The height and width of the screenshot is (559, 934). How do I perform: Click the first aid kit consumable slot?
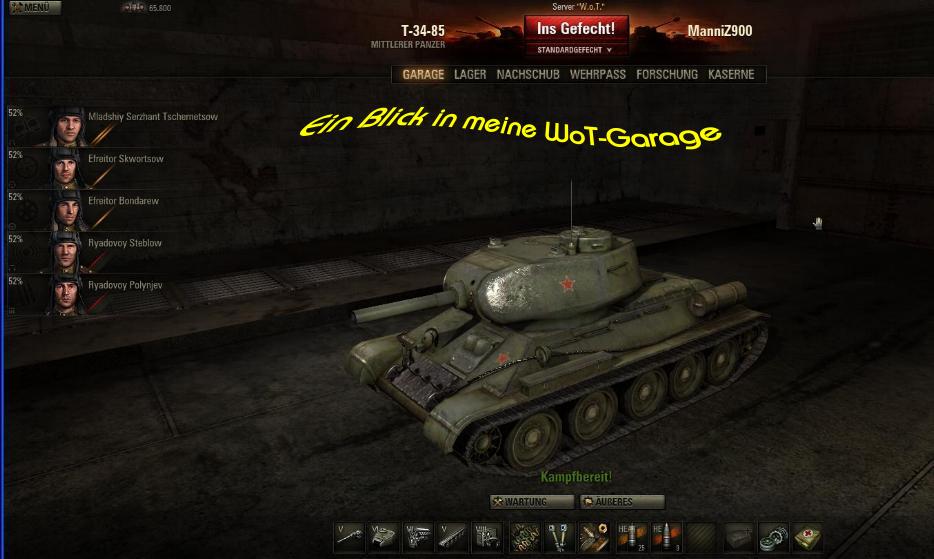(x=808, y=536)
